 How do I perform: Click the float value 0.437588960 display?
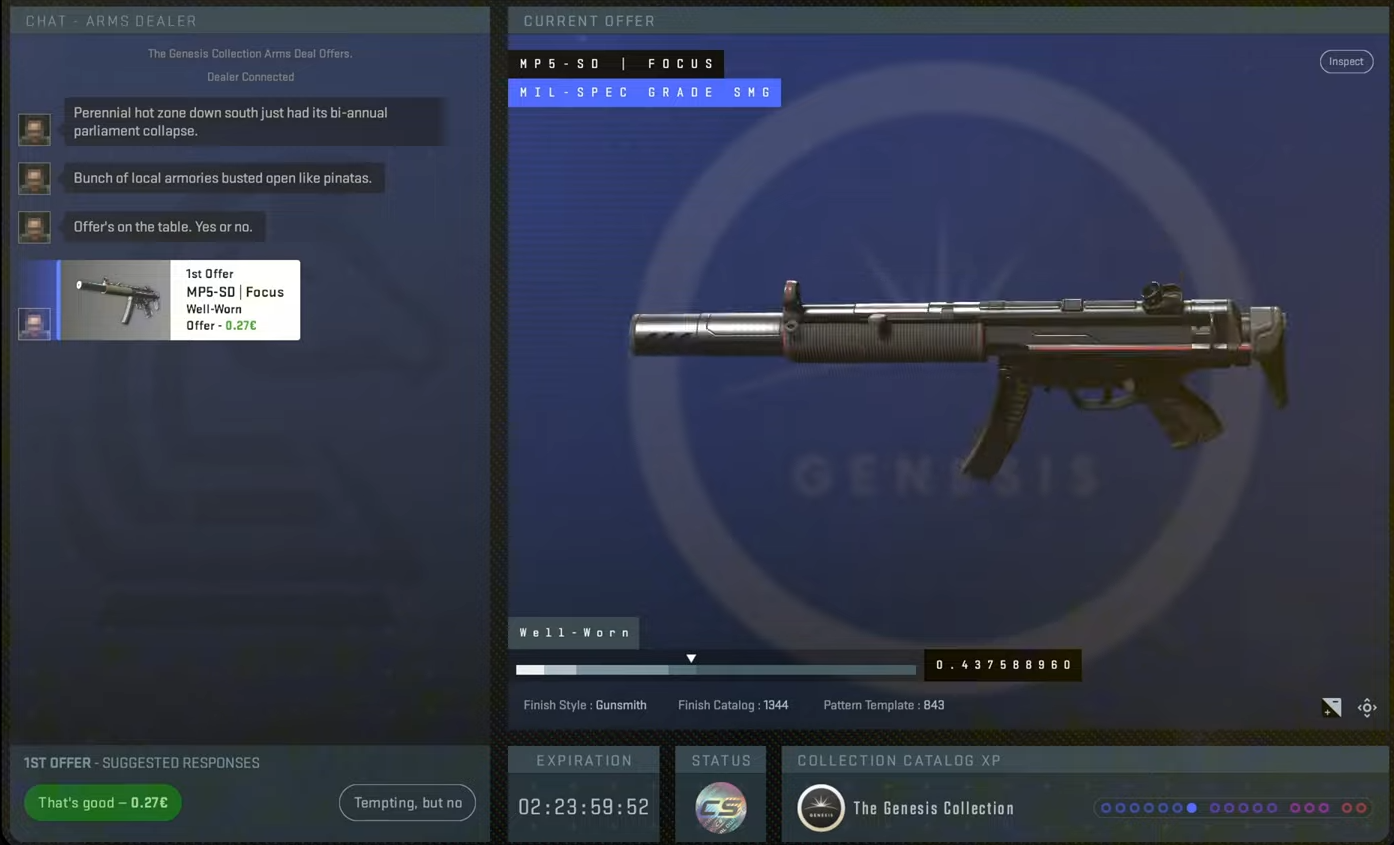pos(1002,664)
